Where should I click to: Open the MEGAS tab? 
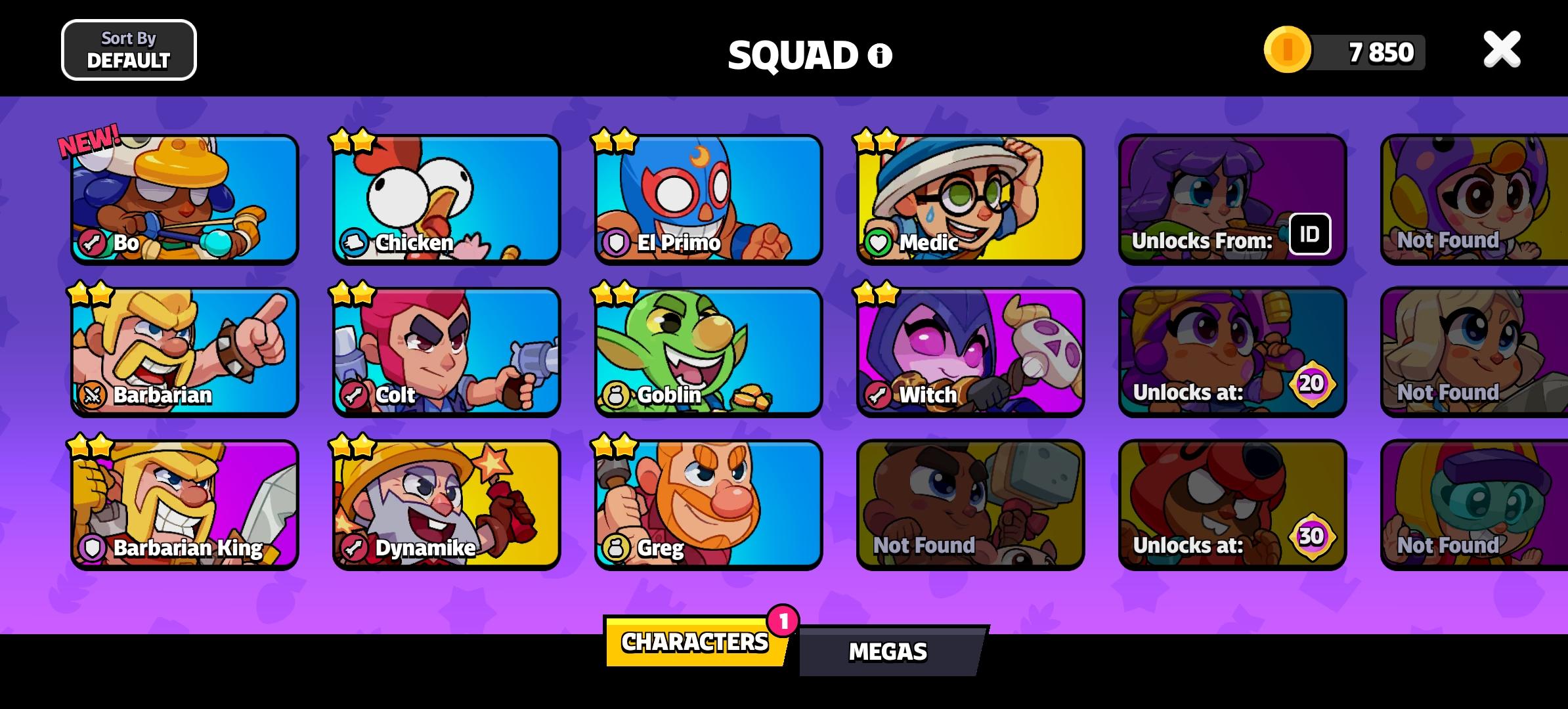tap(888, 651)
